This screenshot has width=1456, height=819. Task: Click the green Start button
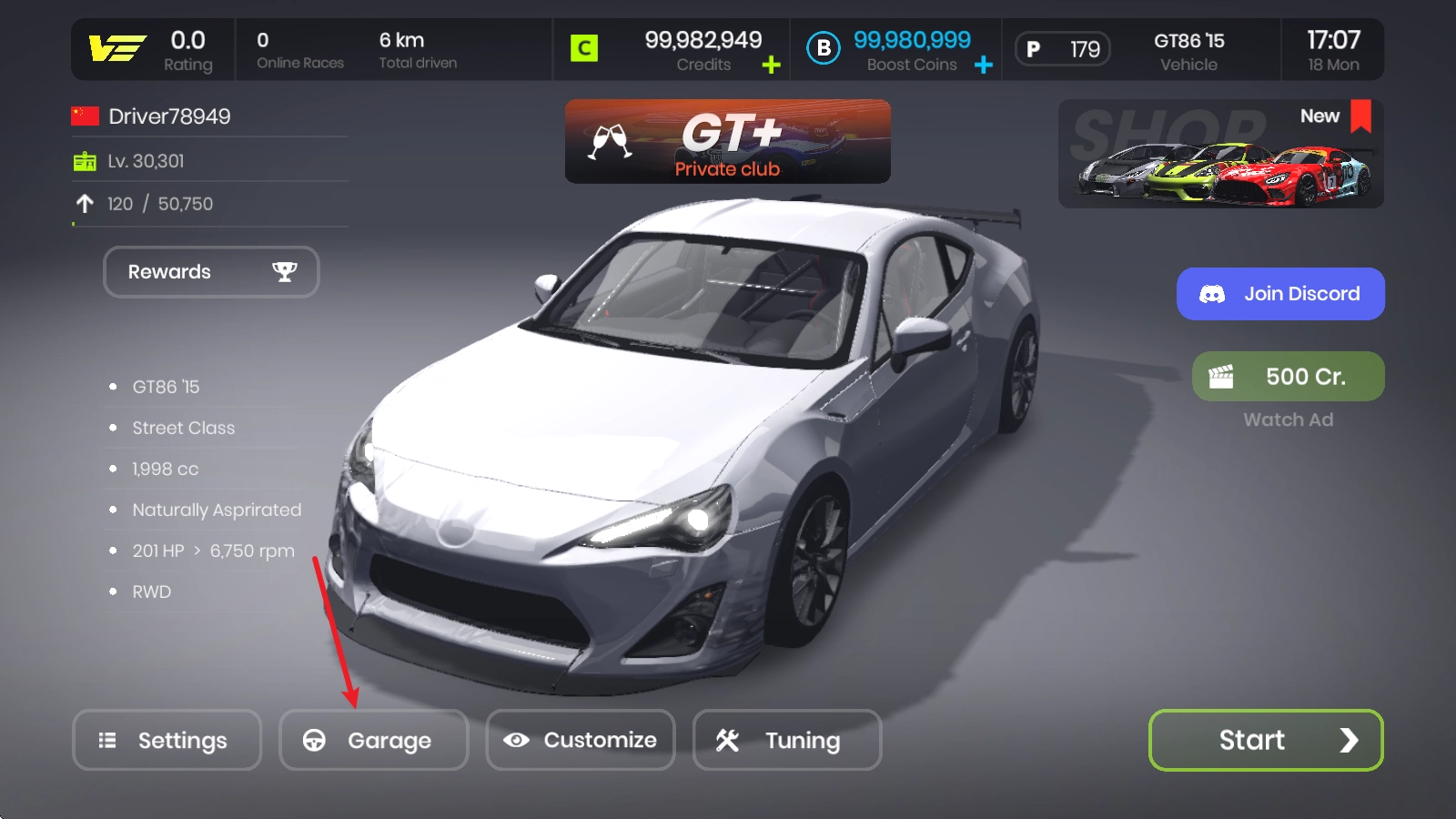(1266, 740)
